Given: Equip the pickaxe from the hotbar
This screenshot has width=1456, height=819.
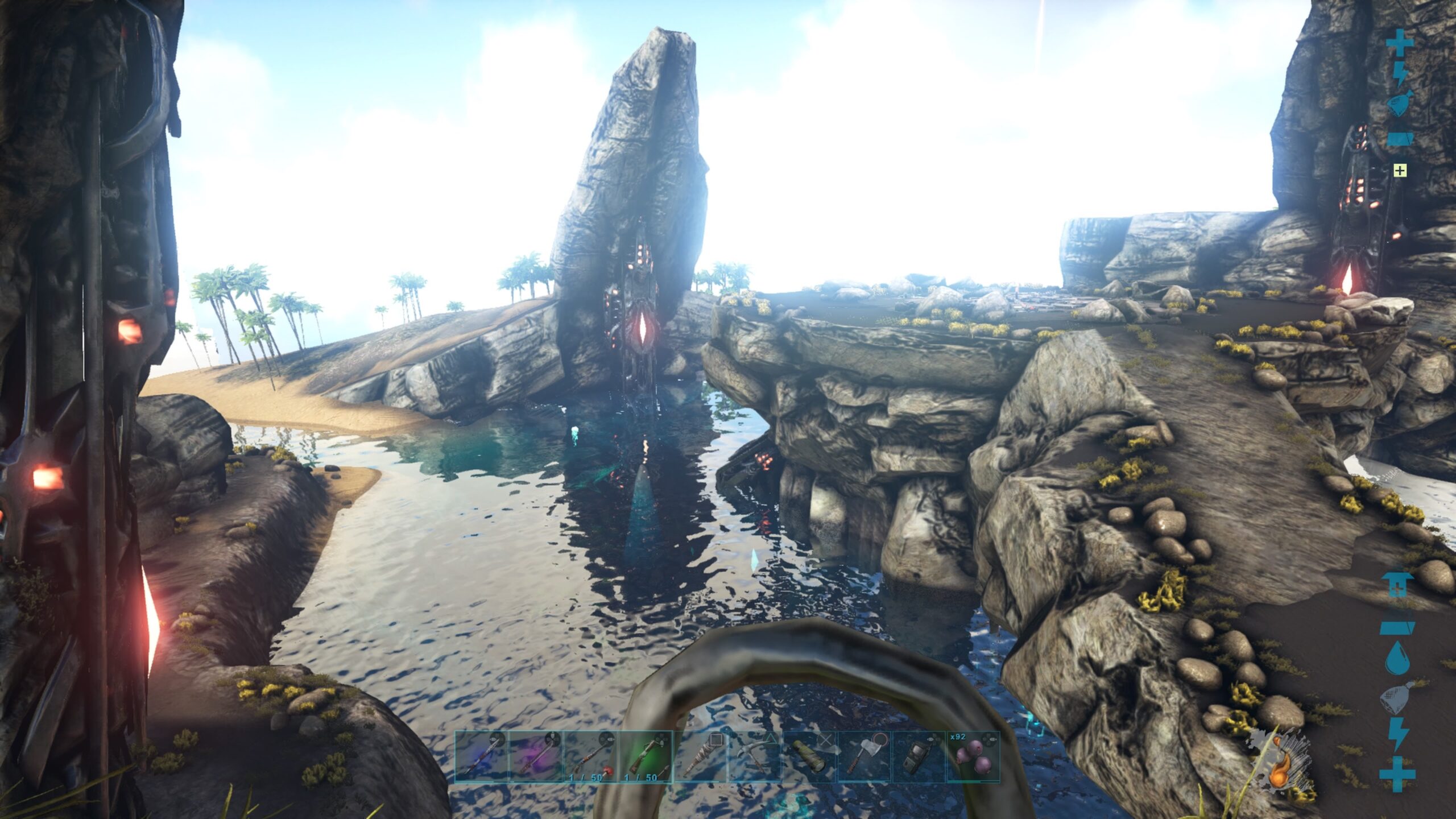Looking at the screenshot, I should 754,756.
